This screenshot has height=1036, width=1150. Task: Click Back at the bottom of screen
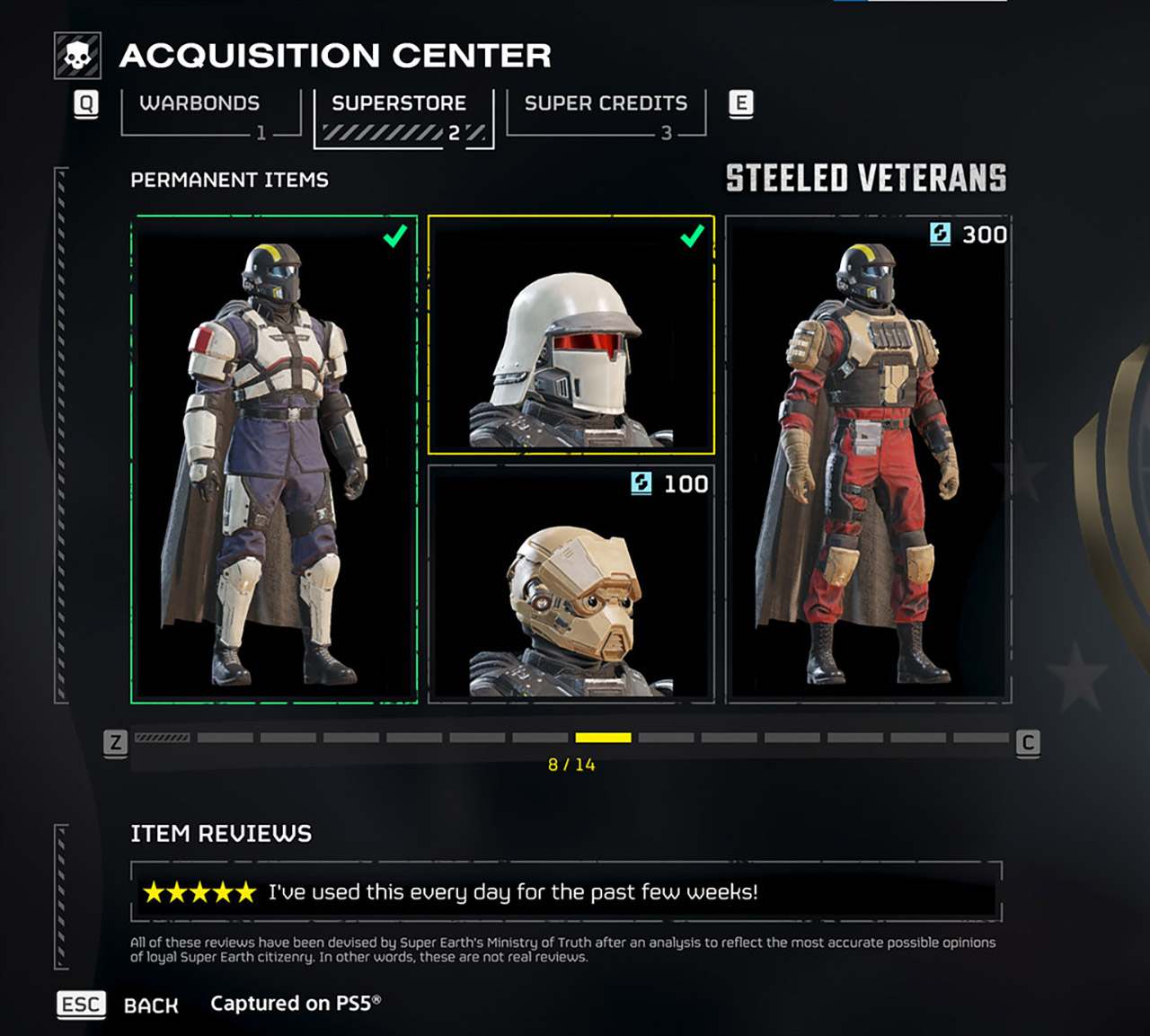151,1005
